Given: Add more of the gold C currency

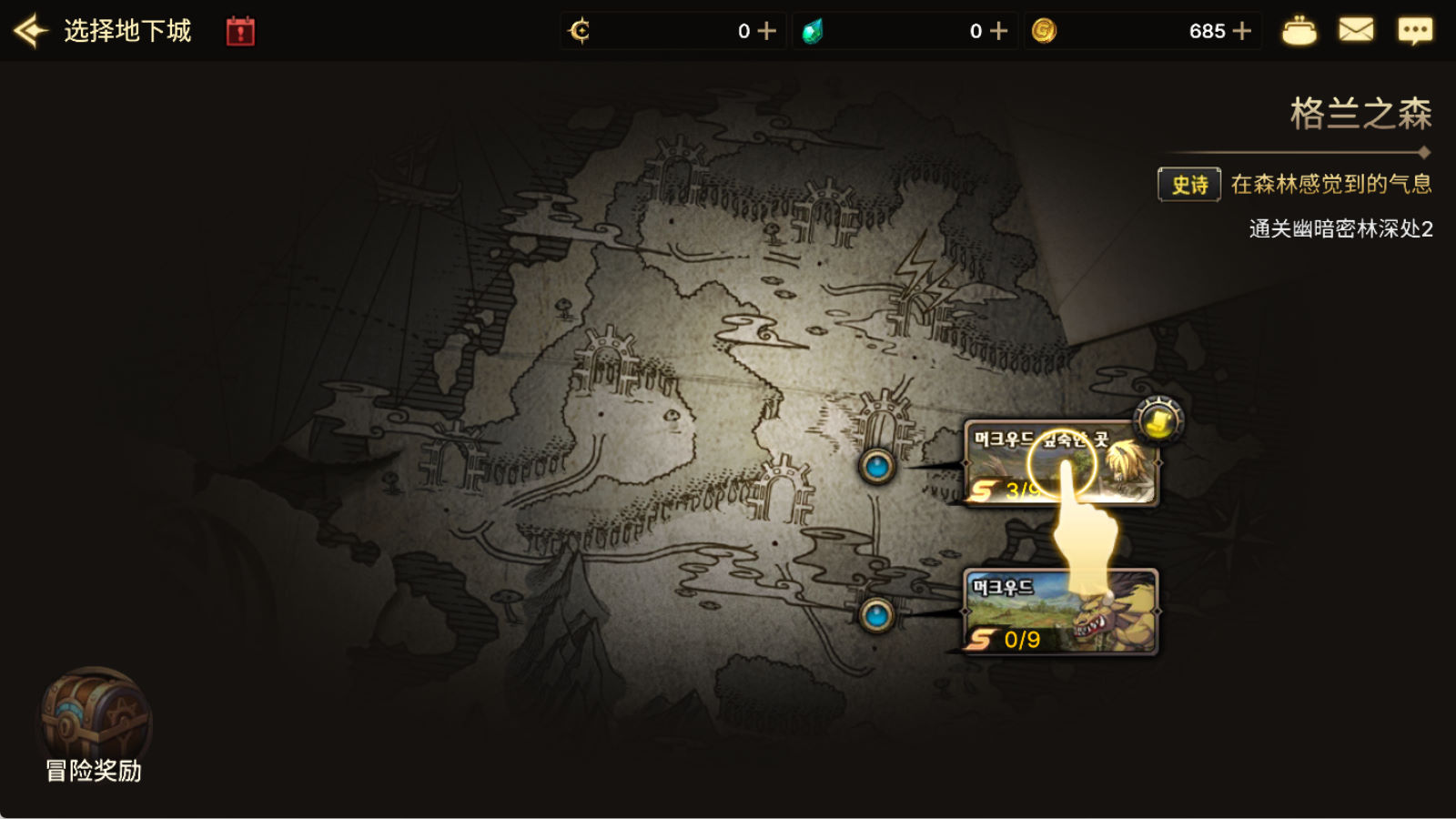Looking at the screenshot, I should coord(767,31).
